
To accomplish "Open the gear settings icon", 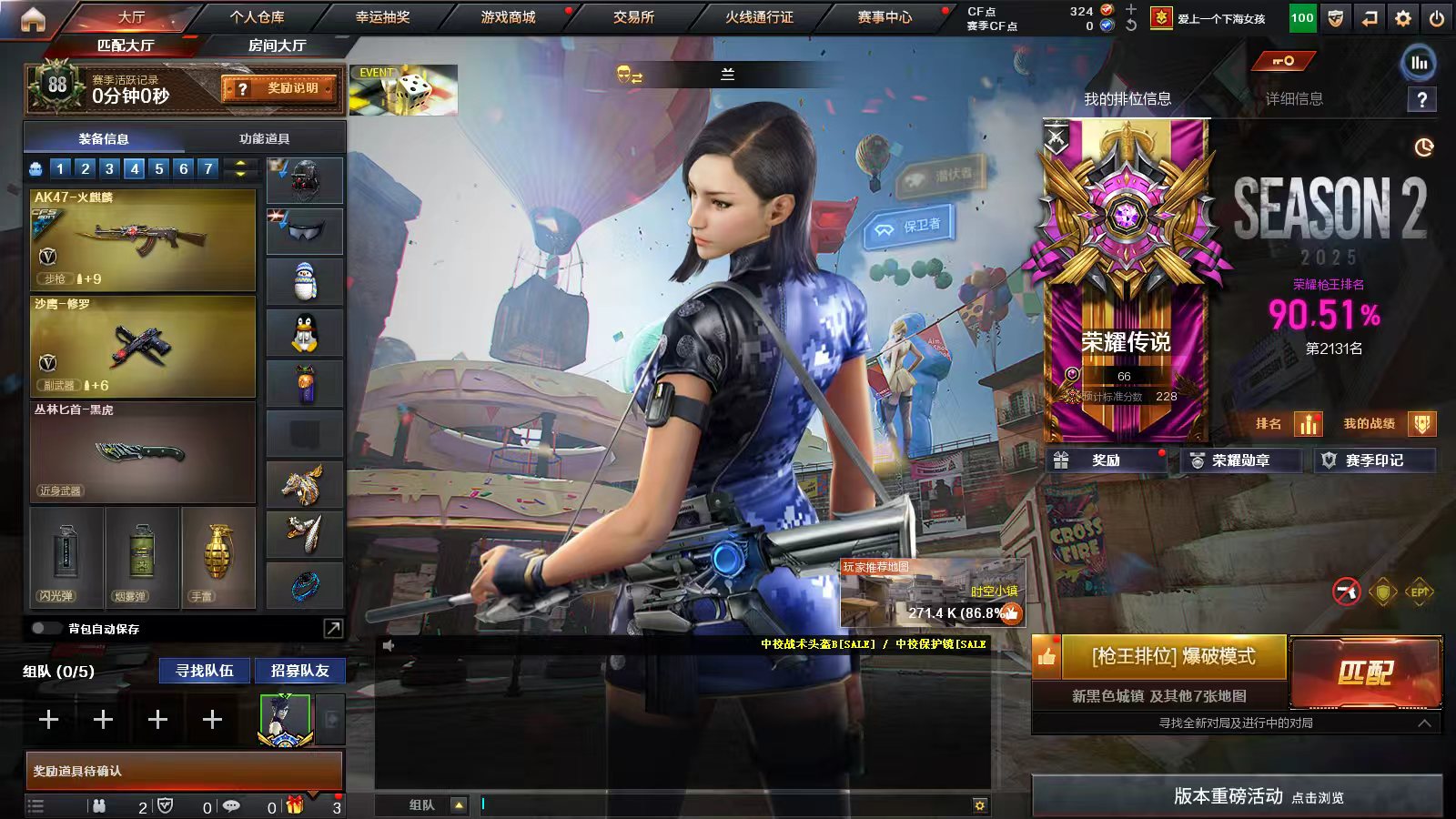I will pyautogui.click(x=1403, y=18).
